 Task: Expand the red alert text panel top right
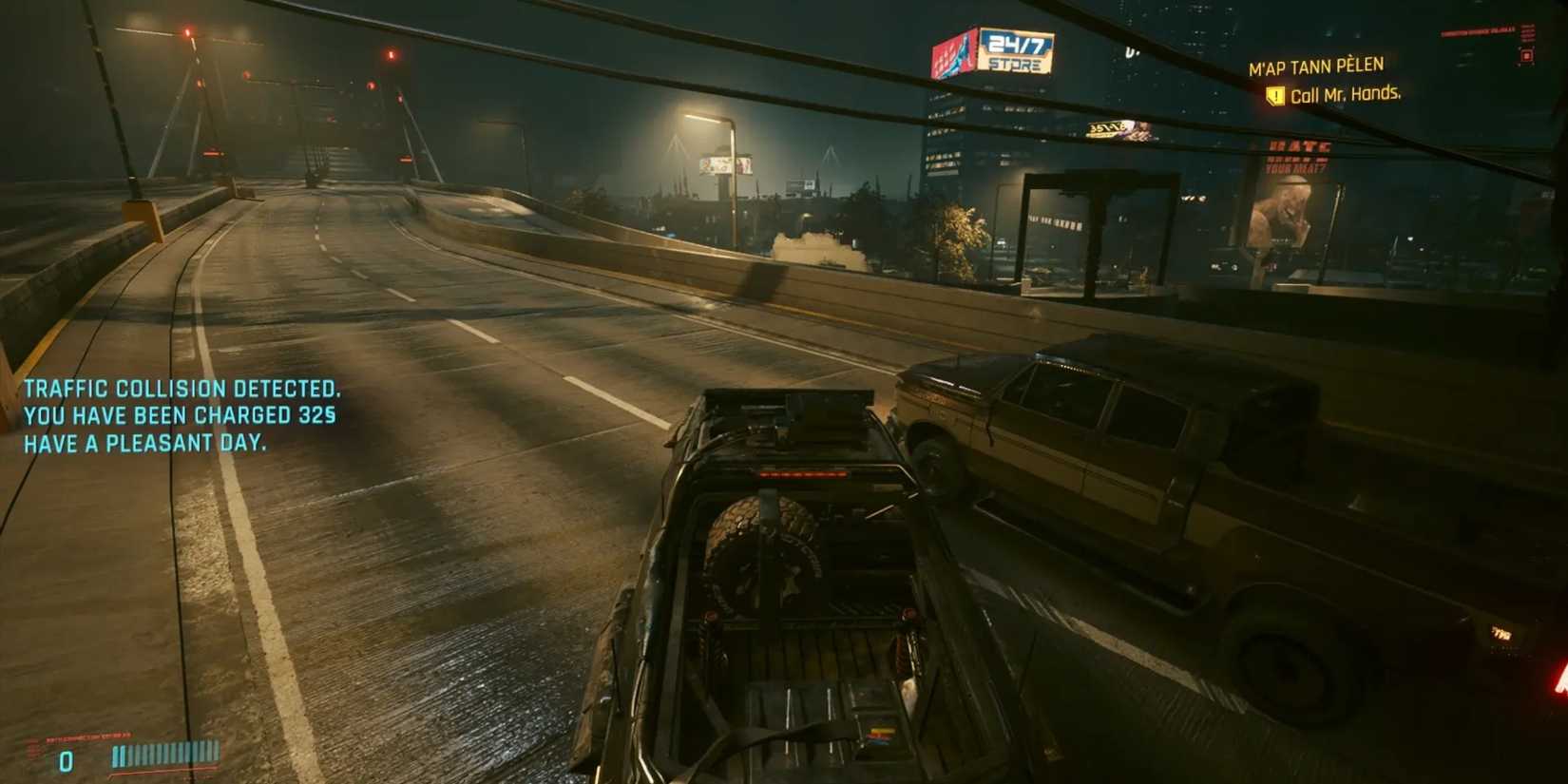point(1478,31)
